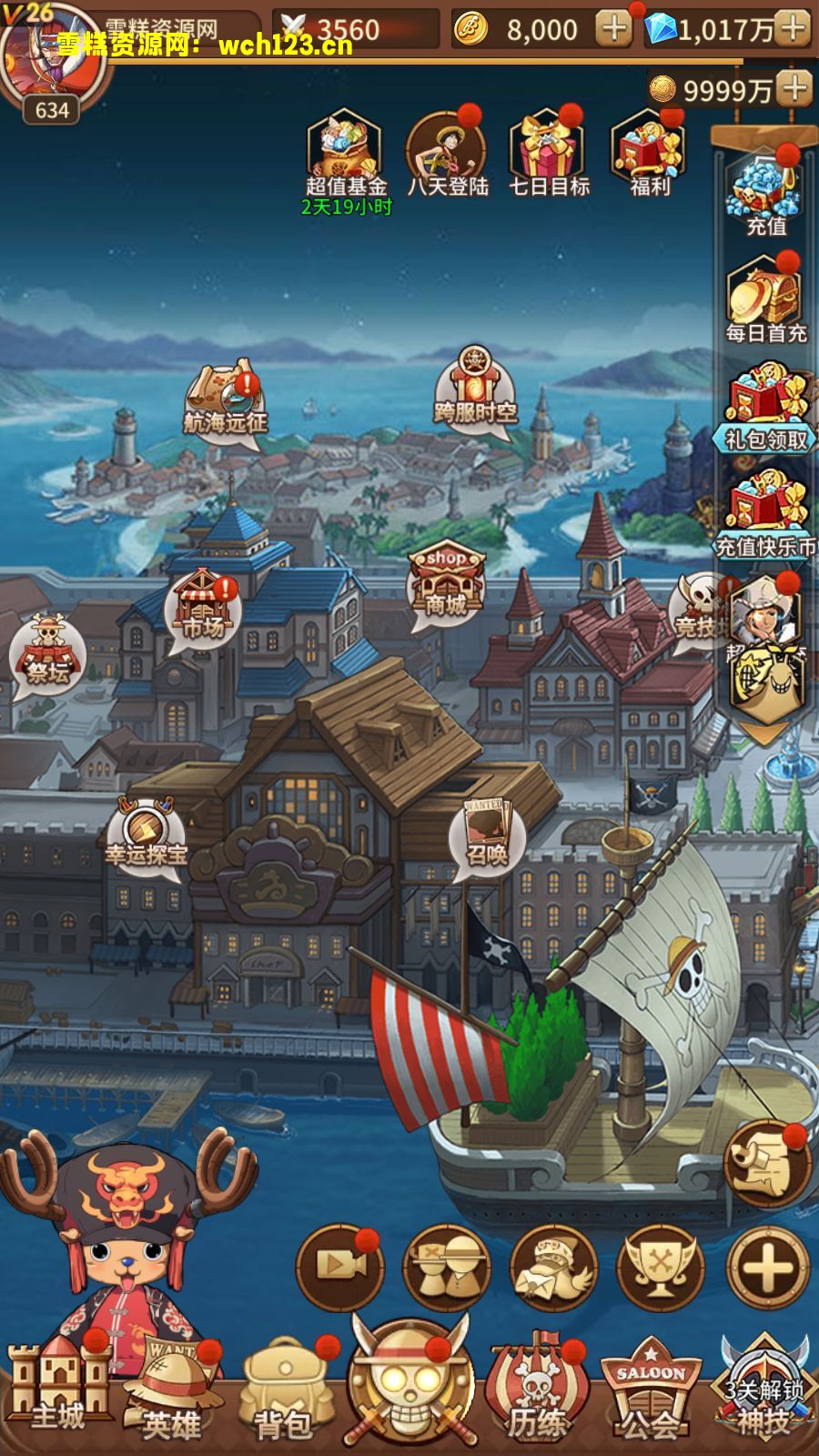Open the 背包 backpack tab
This screenshot has height=1456, width=819.
[284, 1392]
